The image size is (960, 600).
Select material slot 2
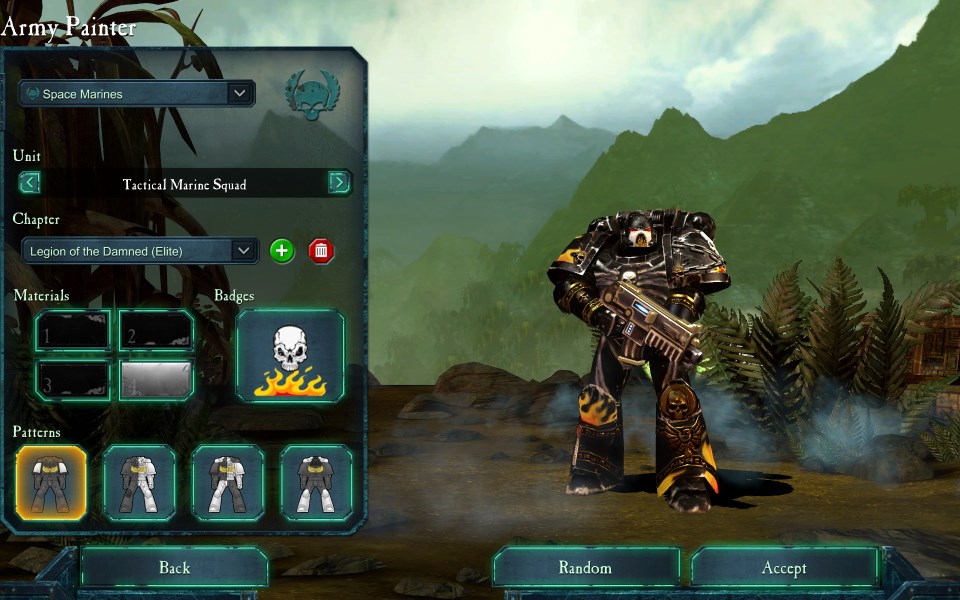[x=156, y=331]
